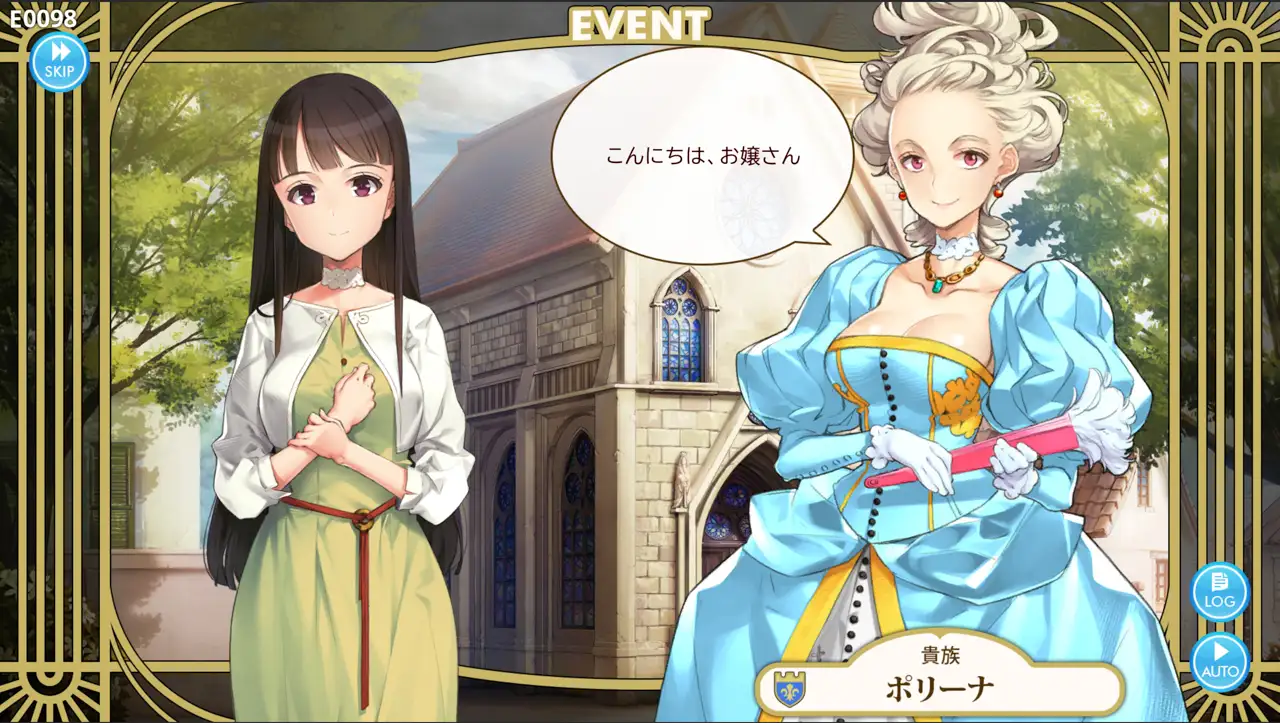This screenshot has height=723, width=1280.
Task: Click the name ポリーナ on the nameplate
Action: [939, 689]
